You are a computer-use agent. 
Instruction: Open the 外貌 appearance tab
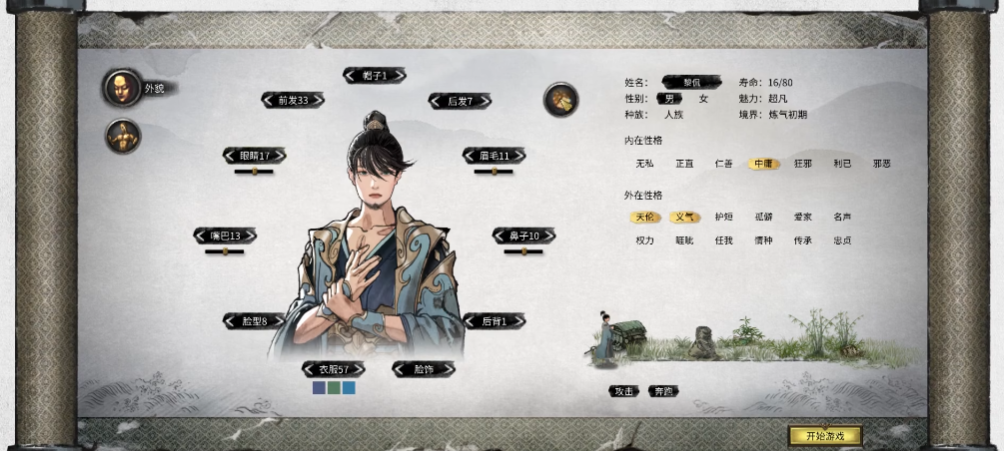click(122, 88)
